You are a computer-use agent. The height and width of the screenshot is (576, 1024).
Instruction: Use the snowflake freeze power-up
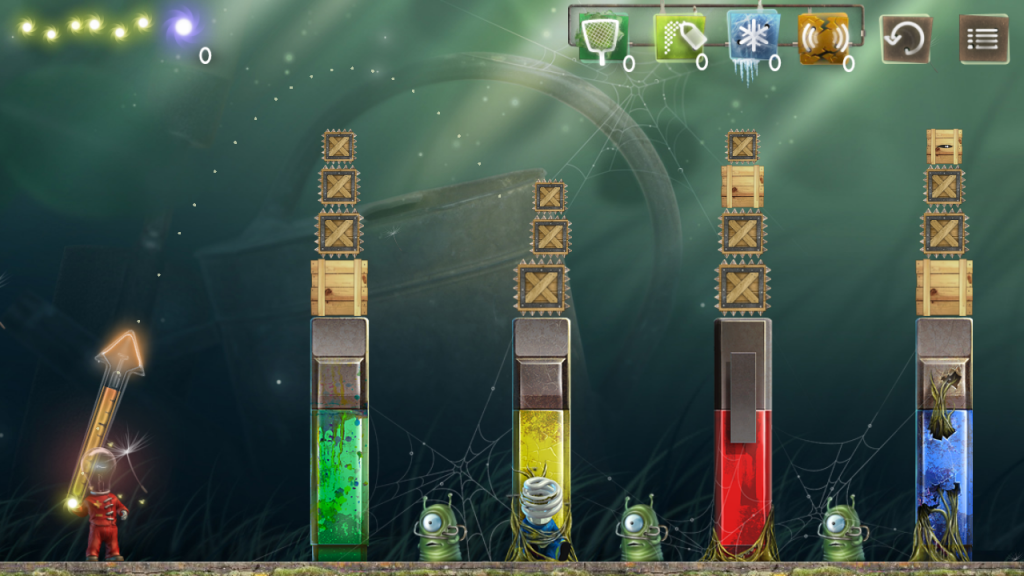click(751, 38)
